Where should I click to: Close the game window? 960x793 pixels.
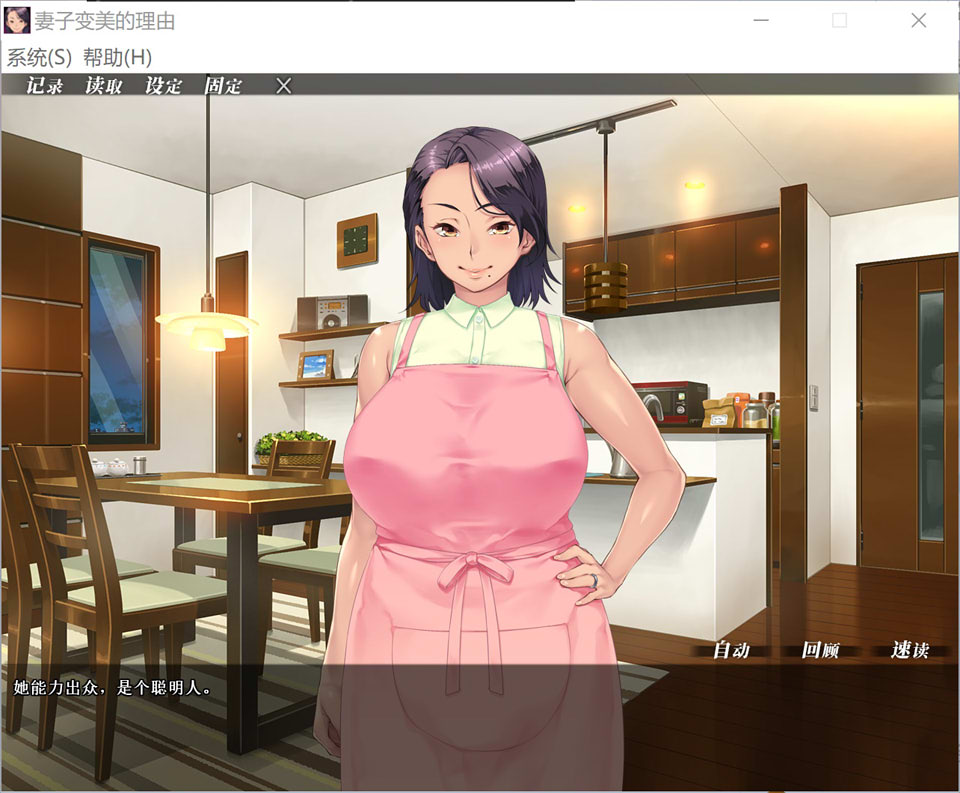(x=918, y=21)
